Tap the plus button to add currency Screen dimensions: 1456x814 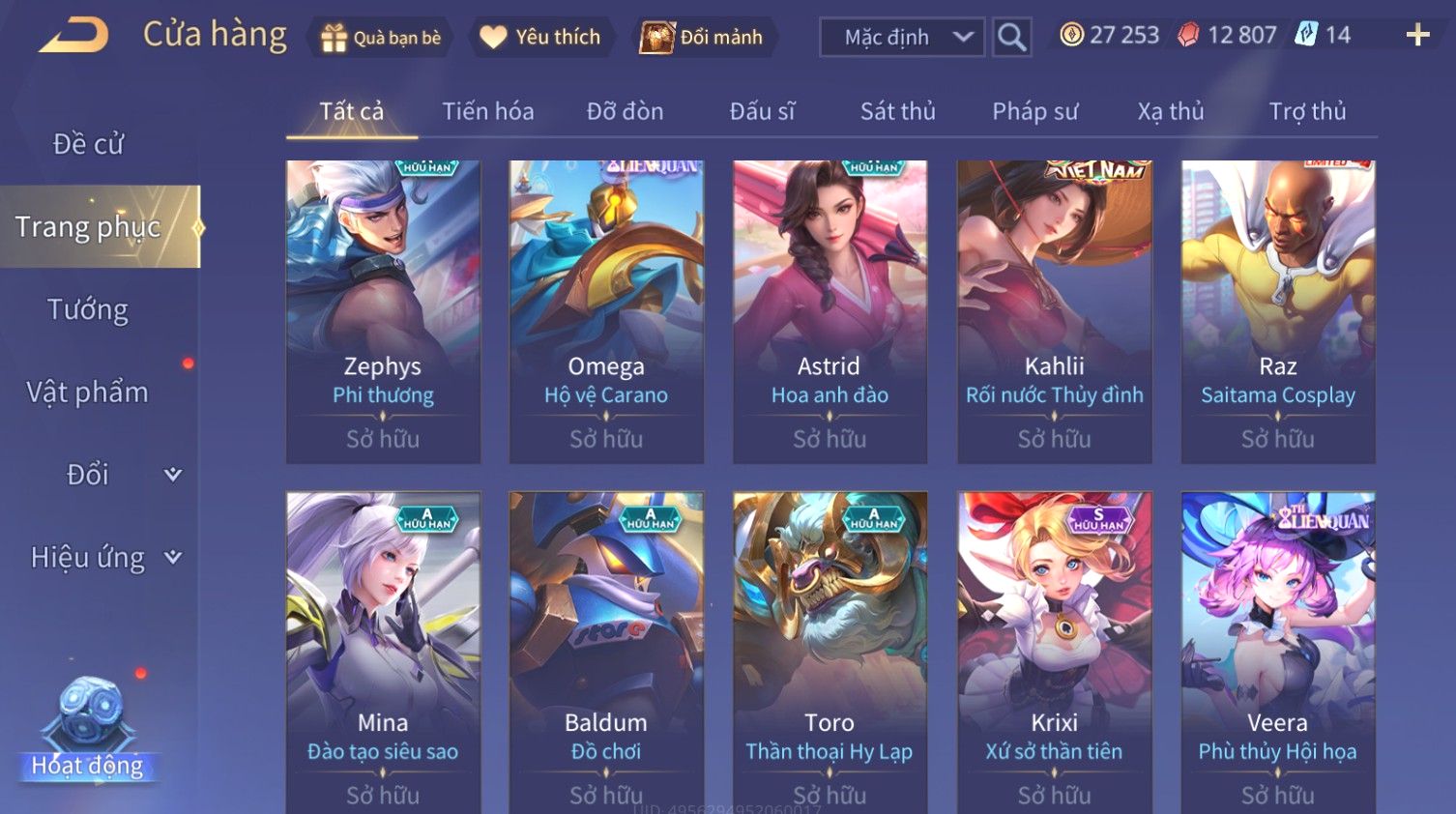[x=1417, y=36]
